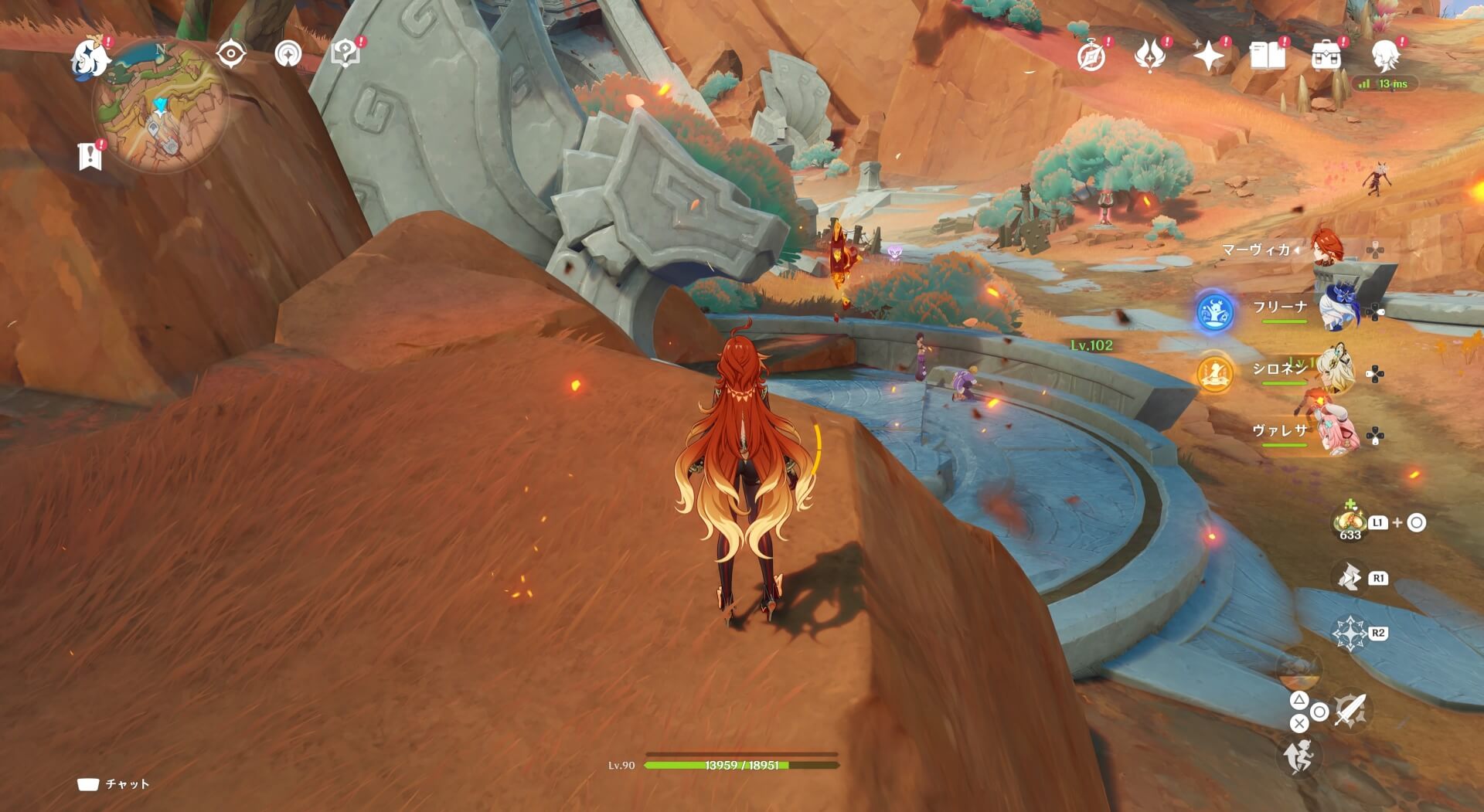Open the backpack inventory icon
This screenshot has width=1484, height=812.
1326,56
